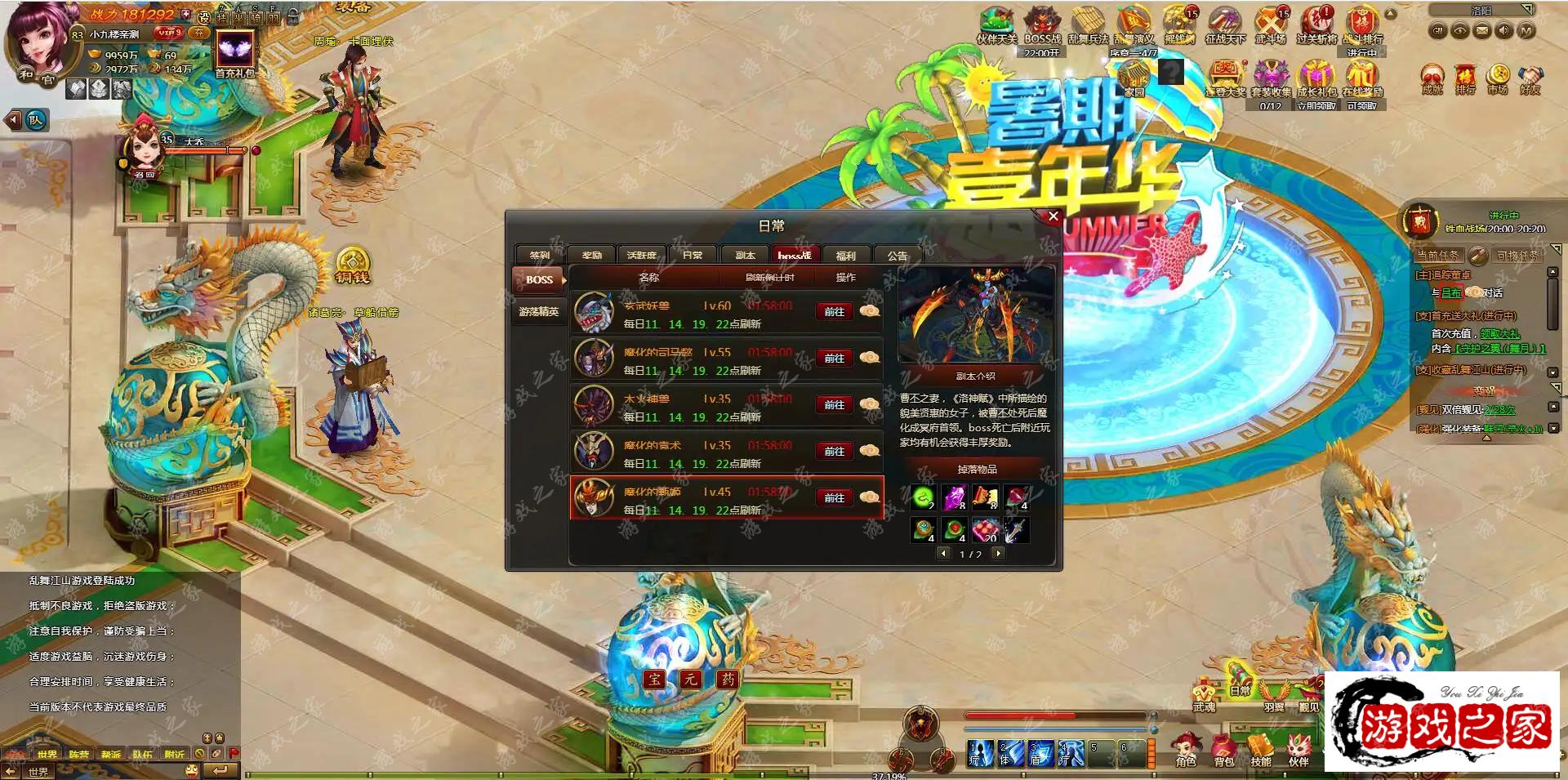
Task: Open the 技能 skills book icon
Action: tap(1260, 747)
